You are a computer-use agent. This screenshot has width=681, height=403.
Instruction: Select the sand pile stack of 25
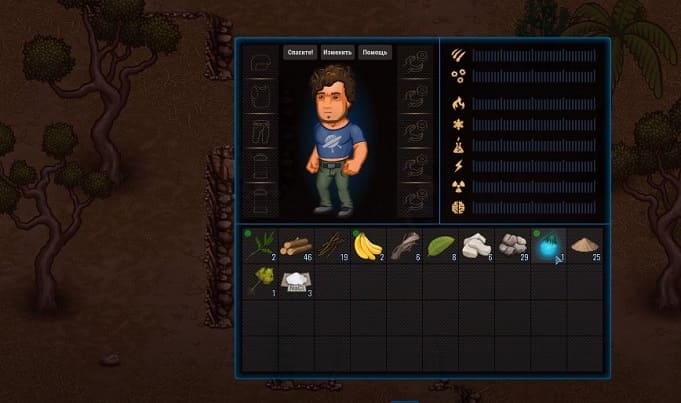point(585,246)
